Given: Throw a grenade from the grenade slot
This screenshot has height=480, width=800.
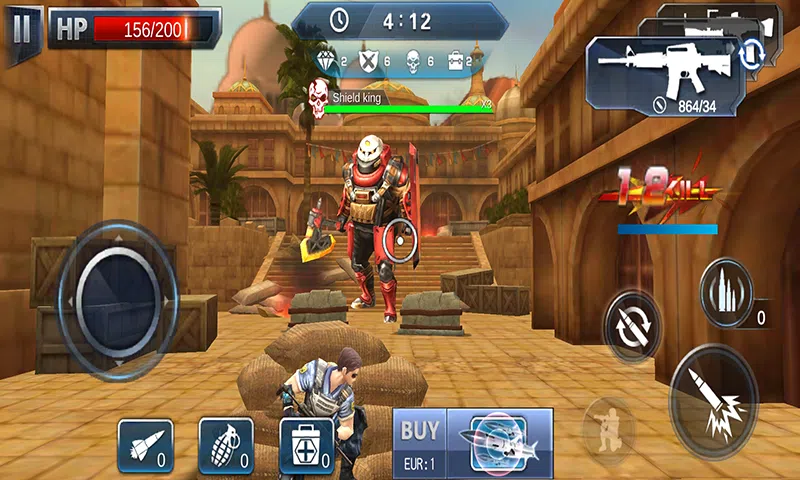Looking at the screenshot, I should [226, 445].
